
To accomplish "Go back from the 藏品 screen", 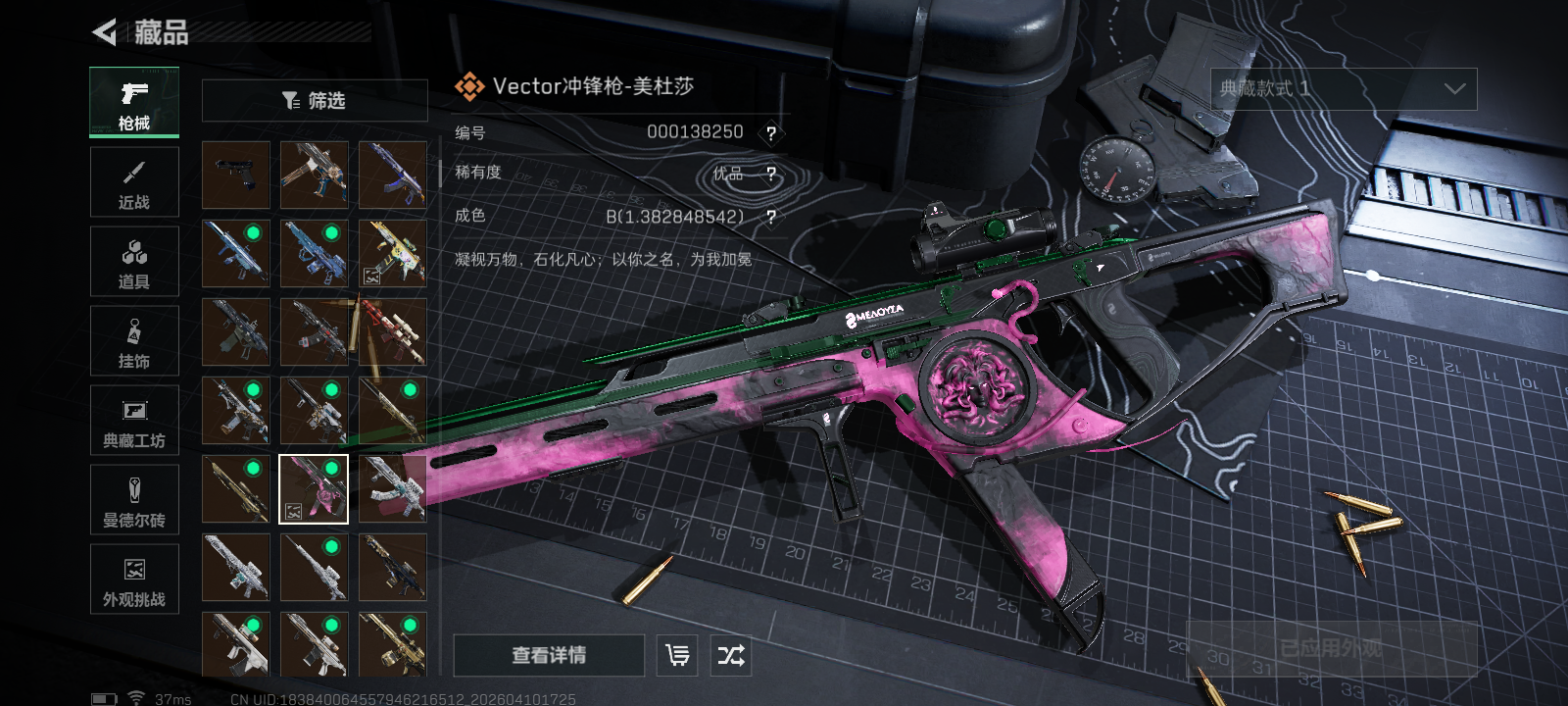I will [104, 32].
